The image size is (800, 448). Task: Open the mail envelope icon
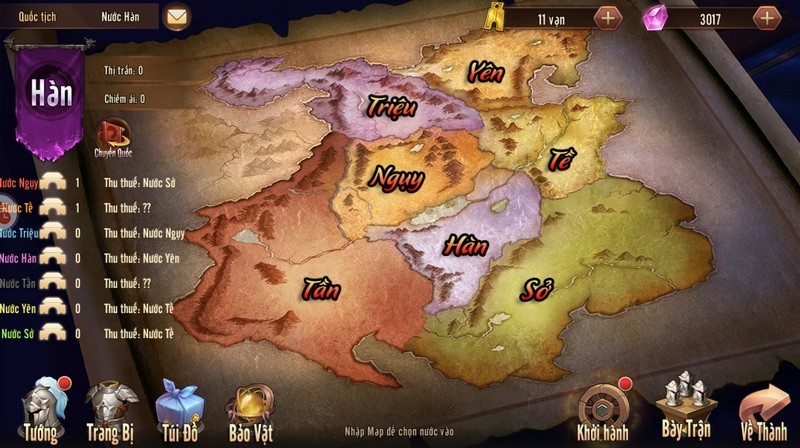coord(177,17)
